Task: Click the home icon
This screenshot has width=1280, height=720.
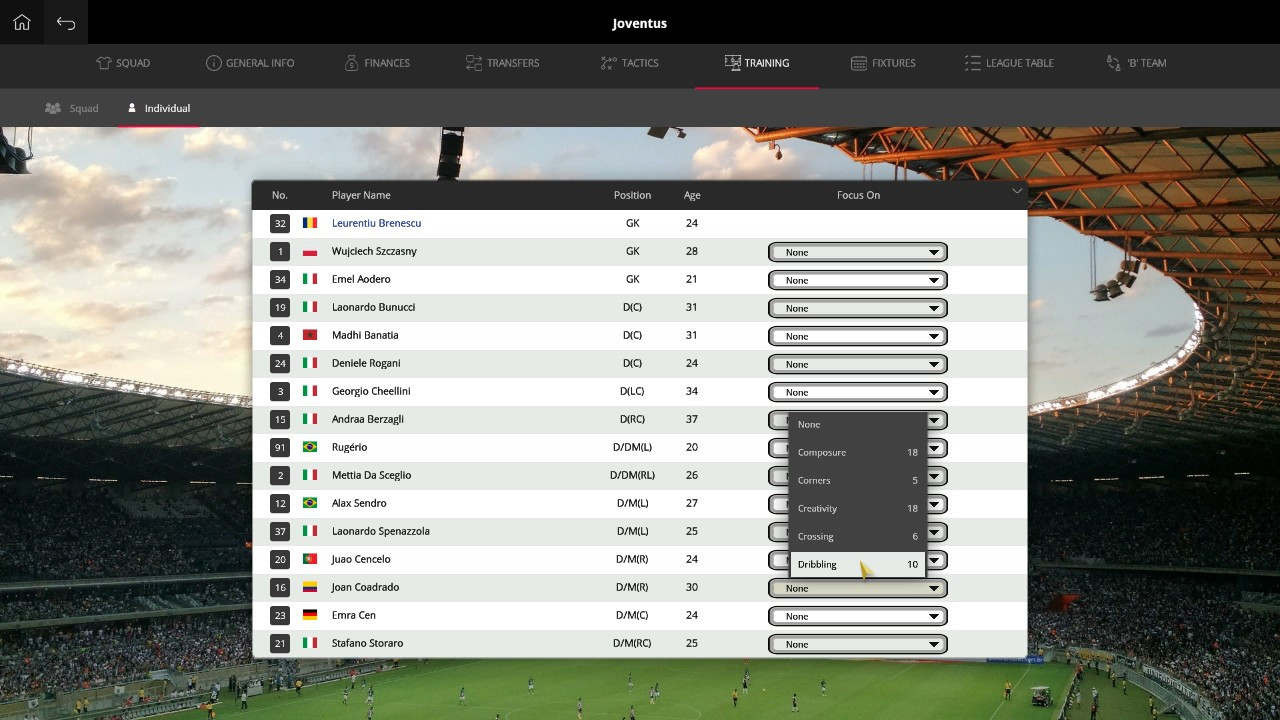Action: point(21,21)
